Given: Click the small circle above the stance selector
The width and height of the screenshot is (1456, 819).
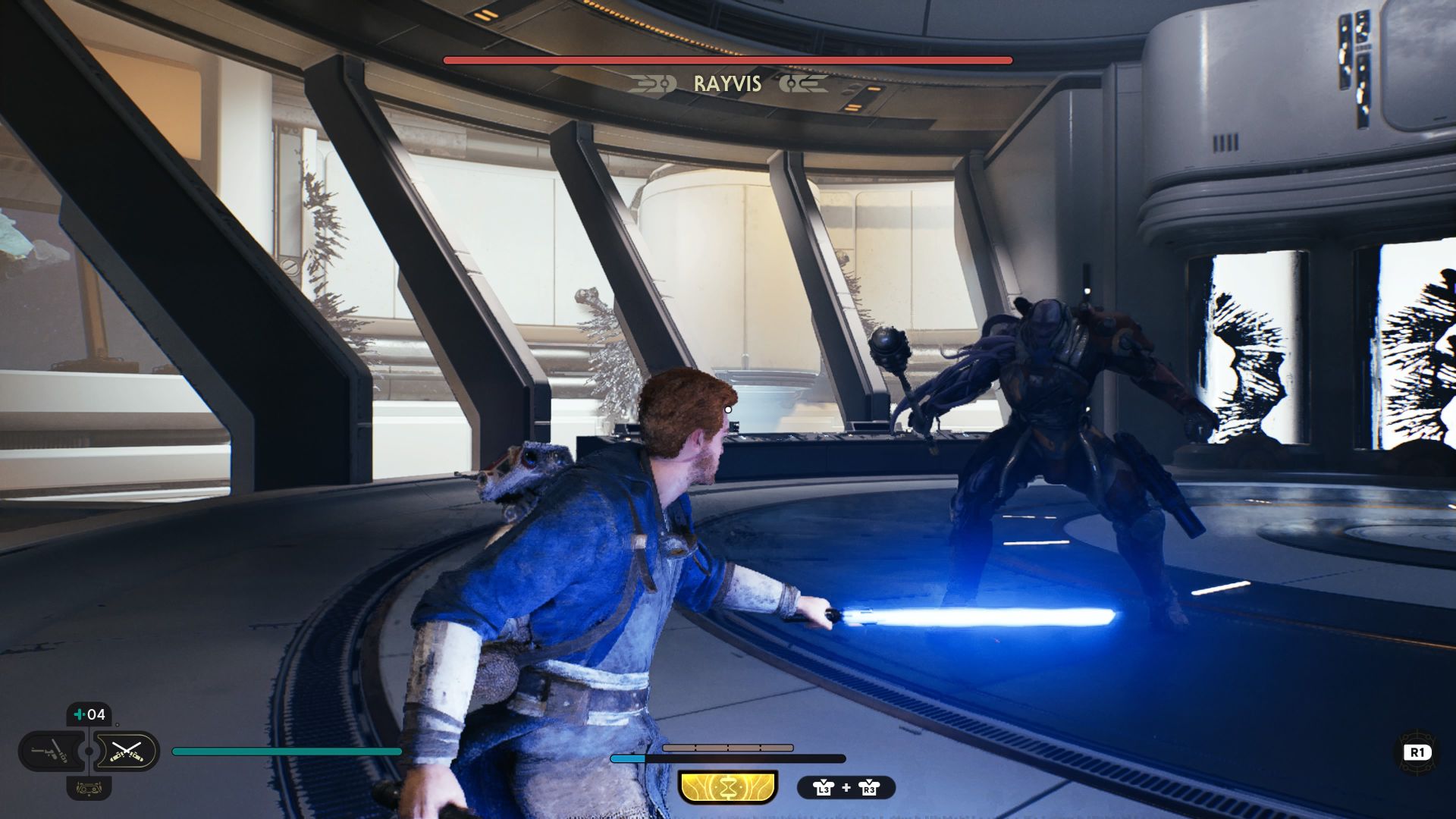Looking at the screenshot, I should [x=117, y=724].
